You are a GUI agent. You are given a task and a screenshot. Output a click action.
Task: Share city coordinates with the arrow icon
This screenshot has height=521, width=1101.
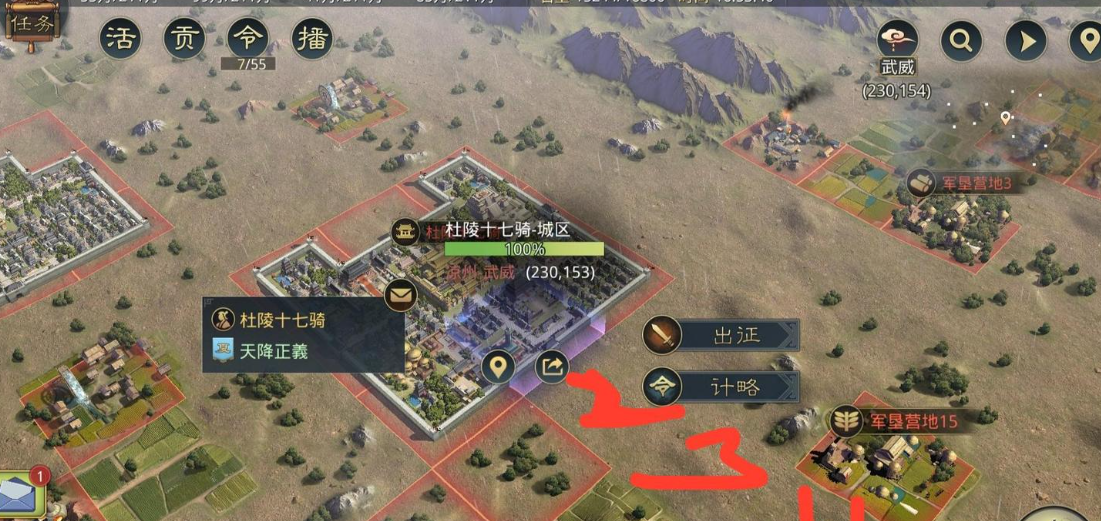coord(552,367)
